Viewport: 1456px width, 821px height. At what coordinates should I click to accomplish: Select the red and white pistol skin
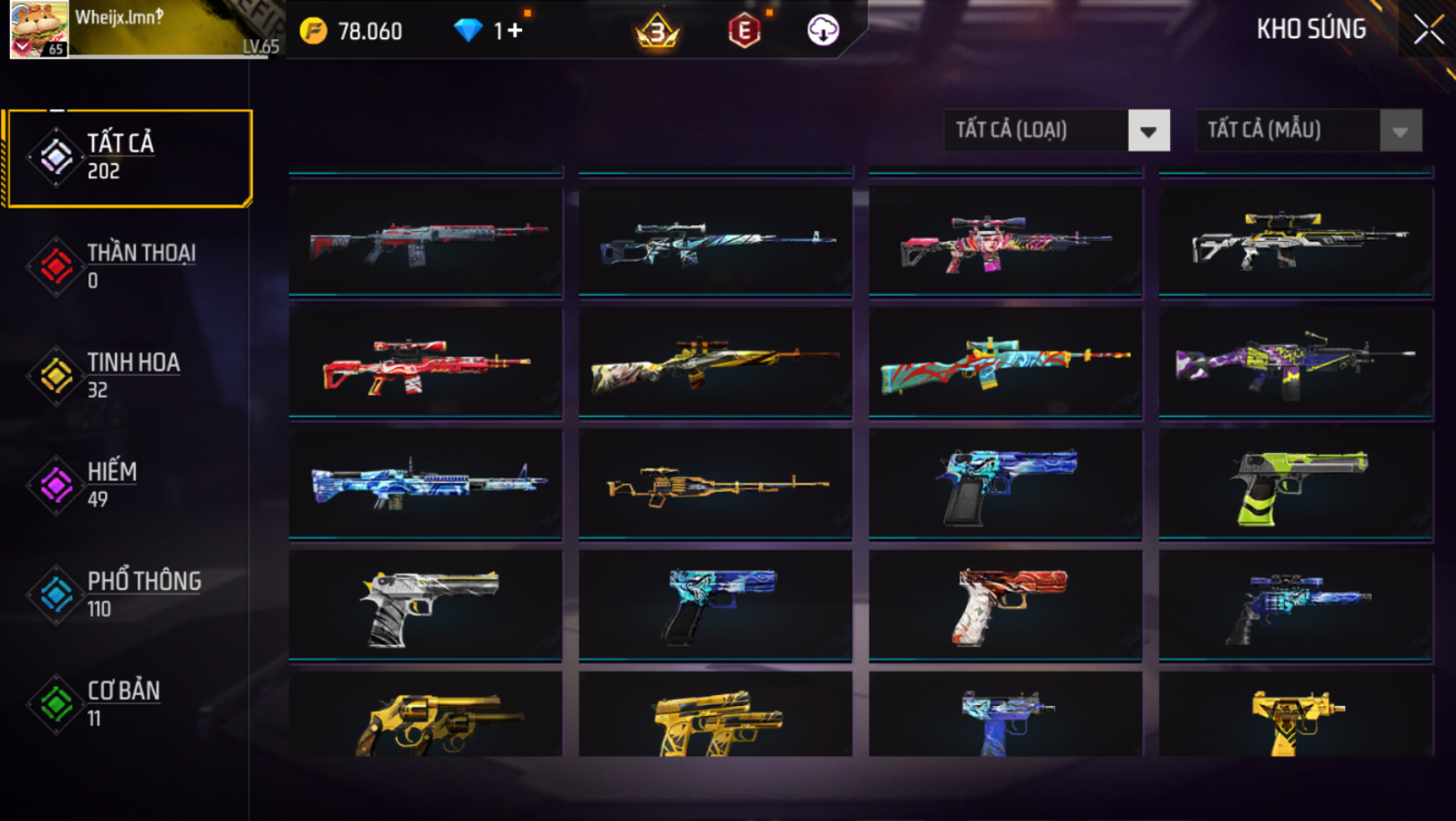point(1005,606)
